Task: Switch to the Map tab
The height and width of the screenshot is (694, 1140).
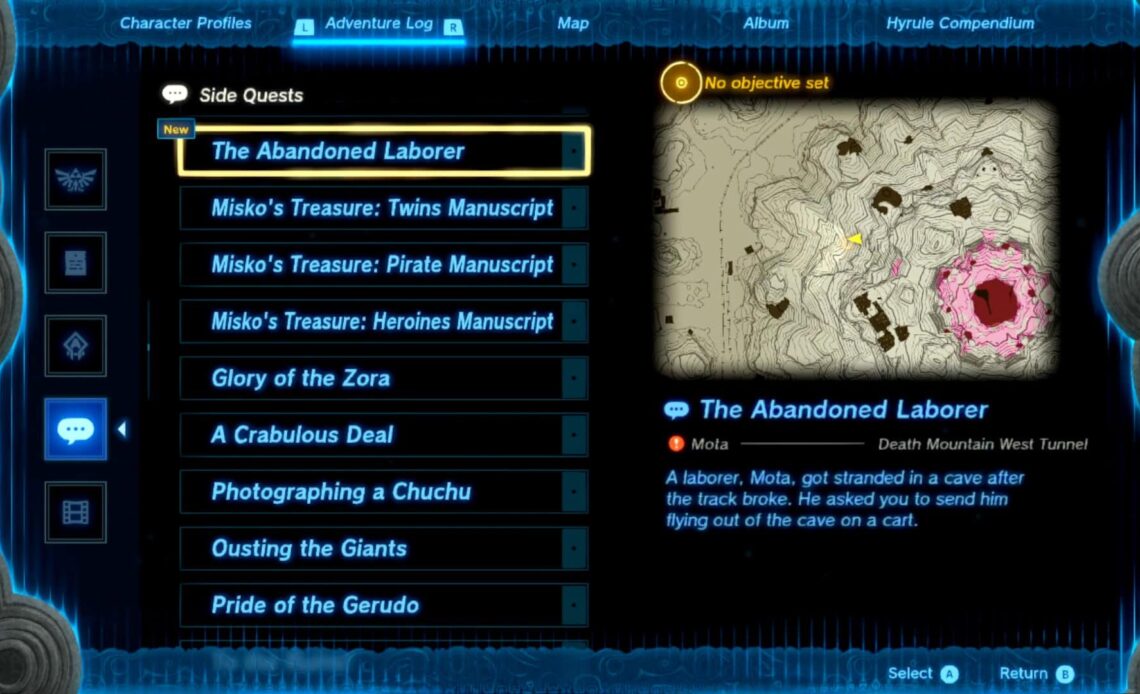Action: click(573, 23)
